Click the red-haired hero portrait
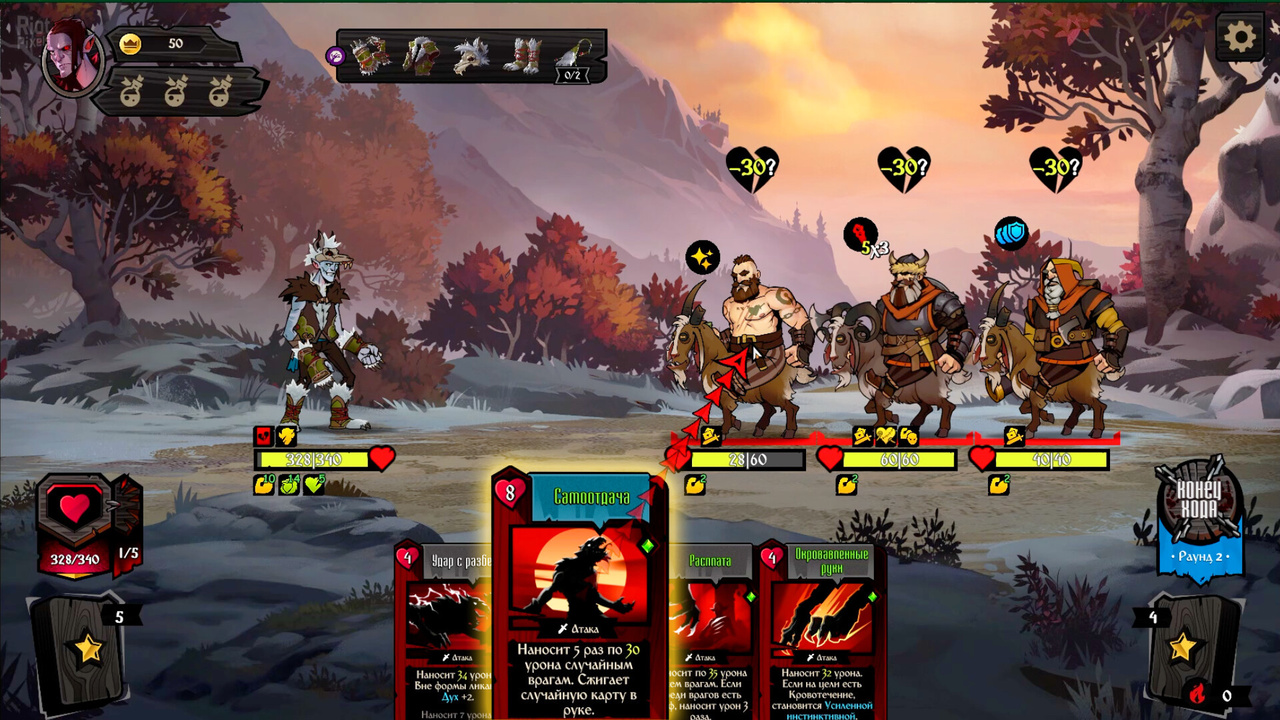 click(x=71, y=56)
